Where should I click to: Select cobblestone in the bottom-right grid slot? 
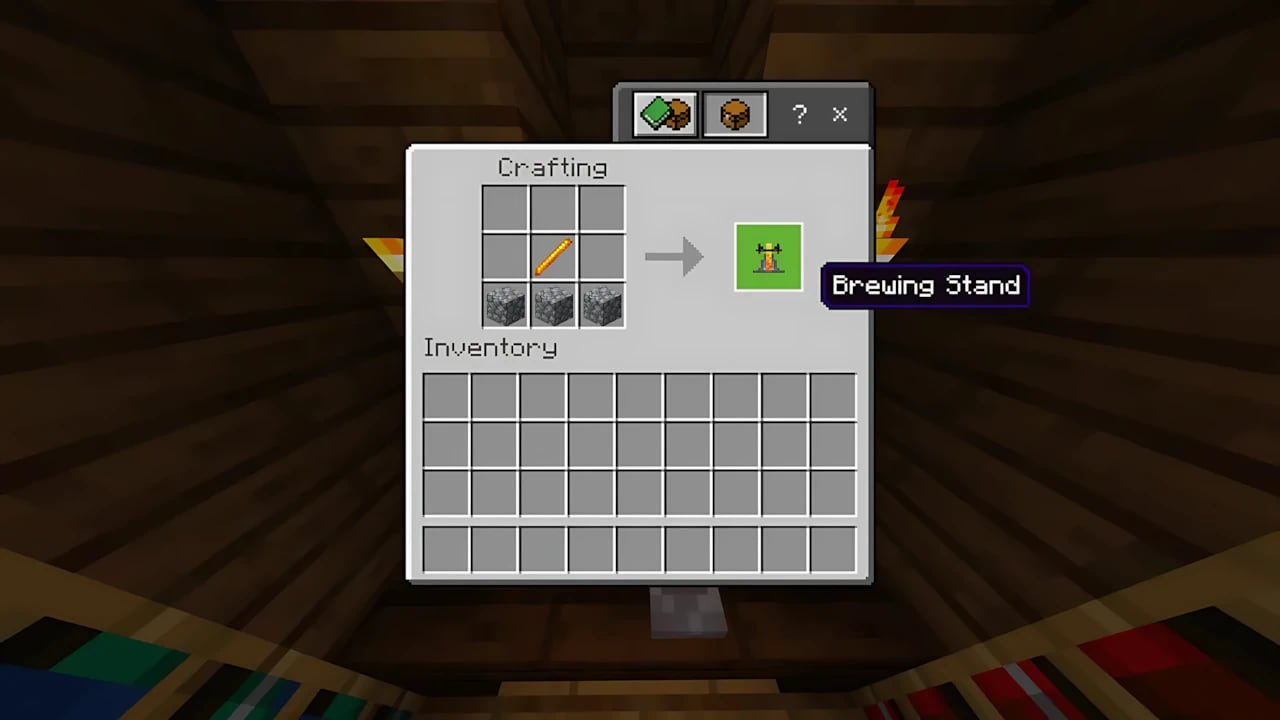(x=601, y=305)
